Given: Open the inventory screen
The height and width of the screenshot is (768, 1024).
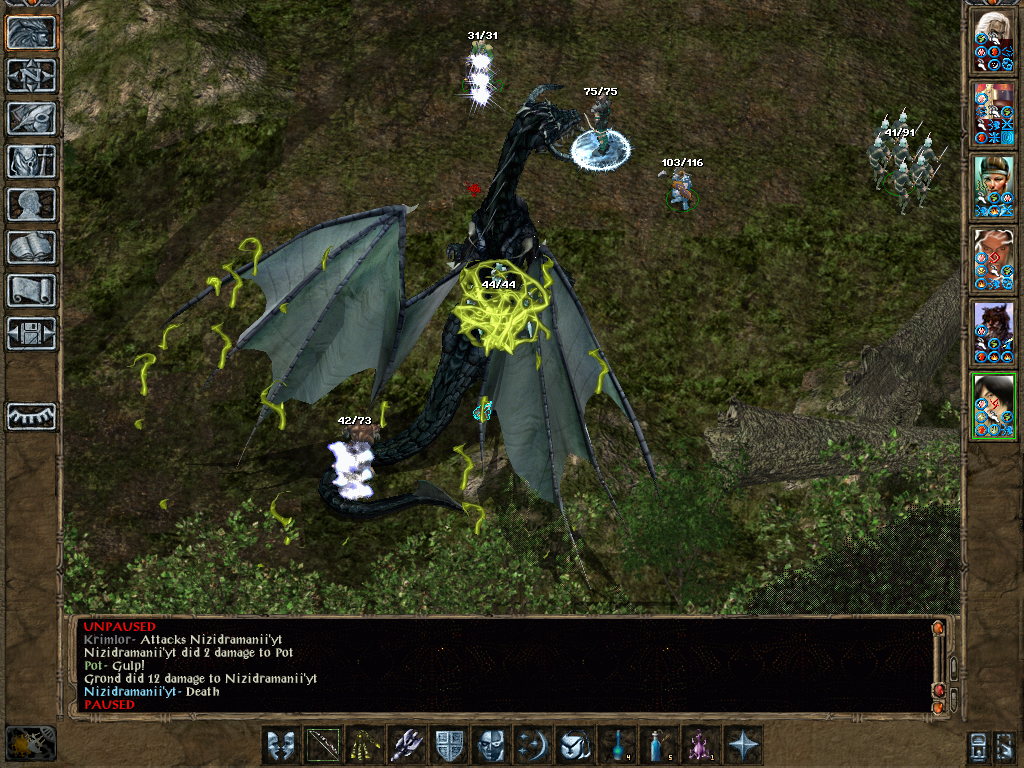Looking at the screenshot, I should tap(32, 161).
